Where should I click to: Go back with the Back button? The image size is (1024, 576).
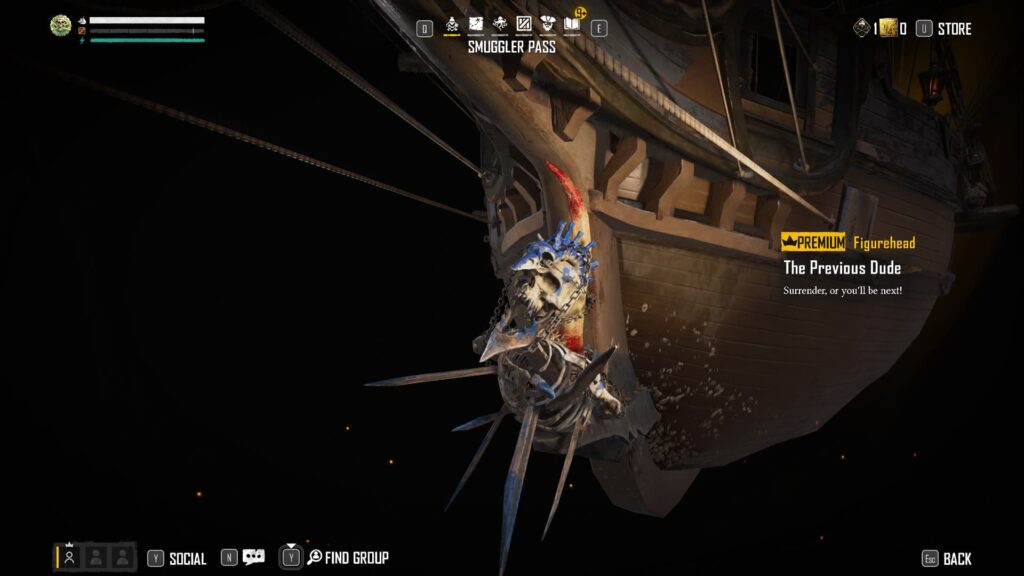(x=956, y=559)
